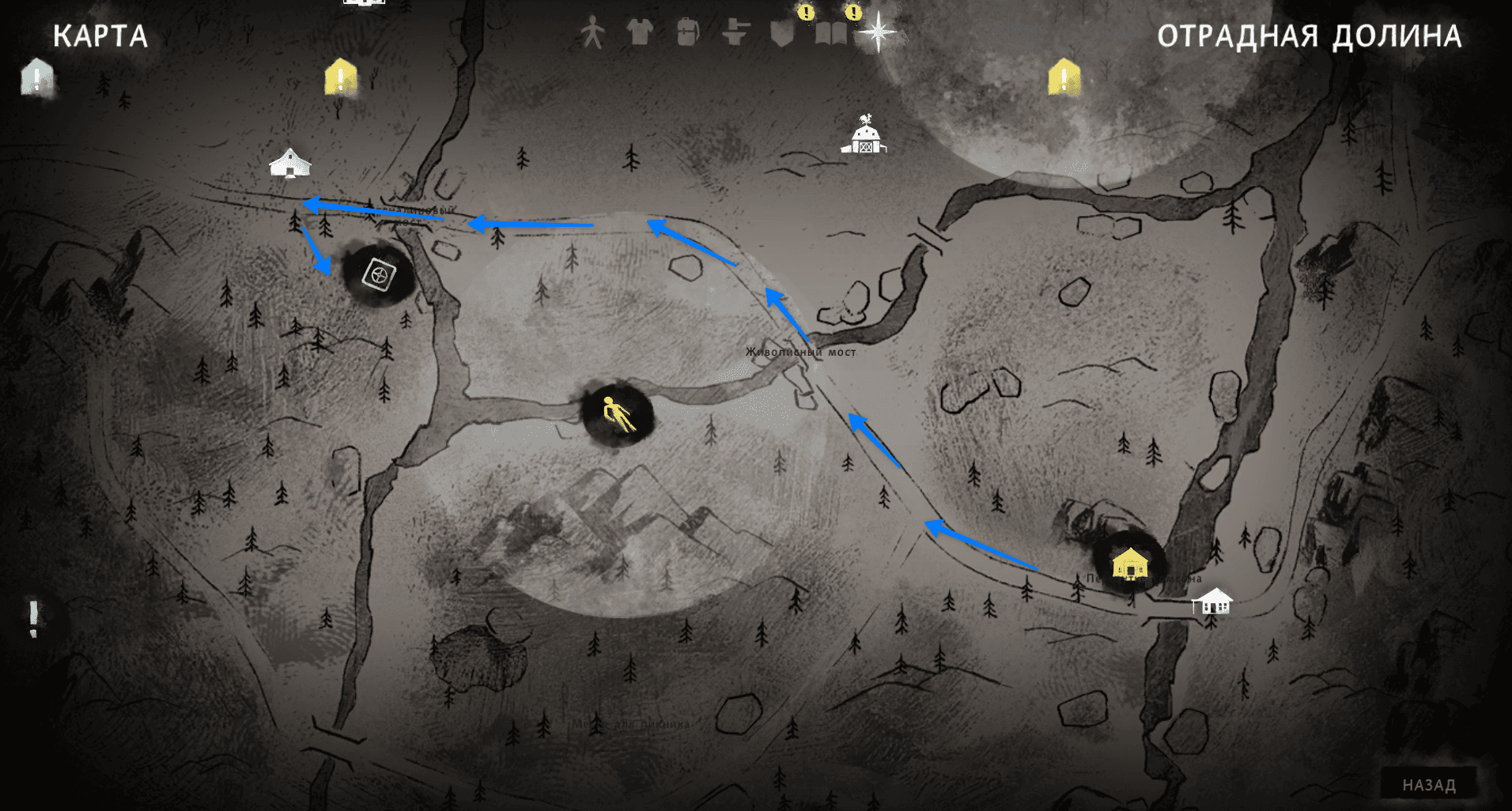Open the character status tab

(x=592, y=33)
